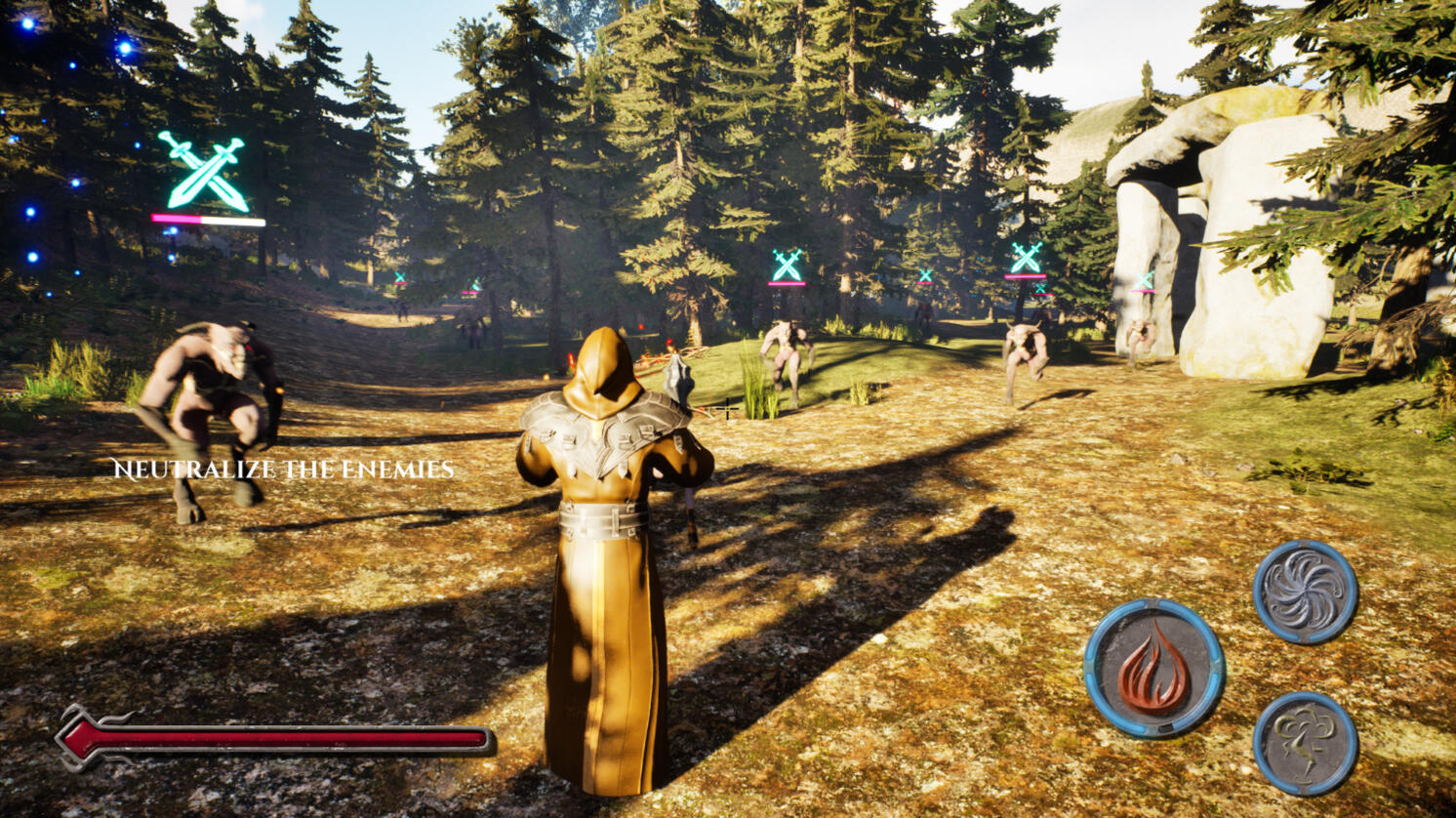Image resolution: width=1456 pixels, height=818 pixels.
Task: Cast the red flame spell
Action: pos(1153,669)
